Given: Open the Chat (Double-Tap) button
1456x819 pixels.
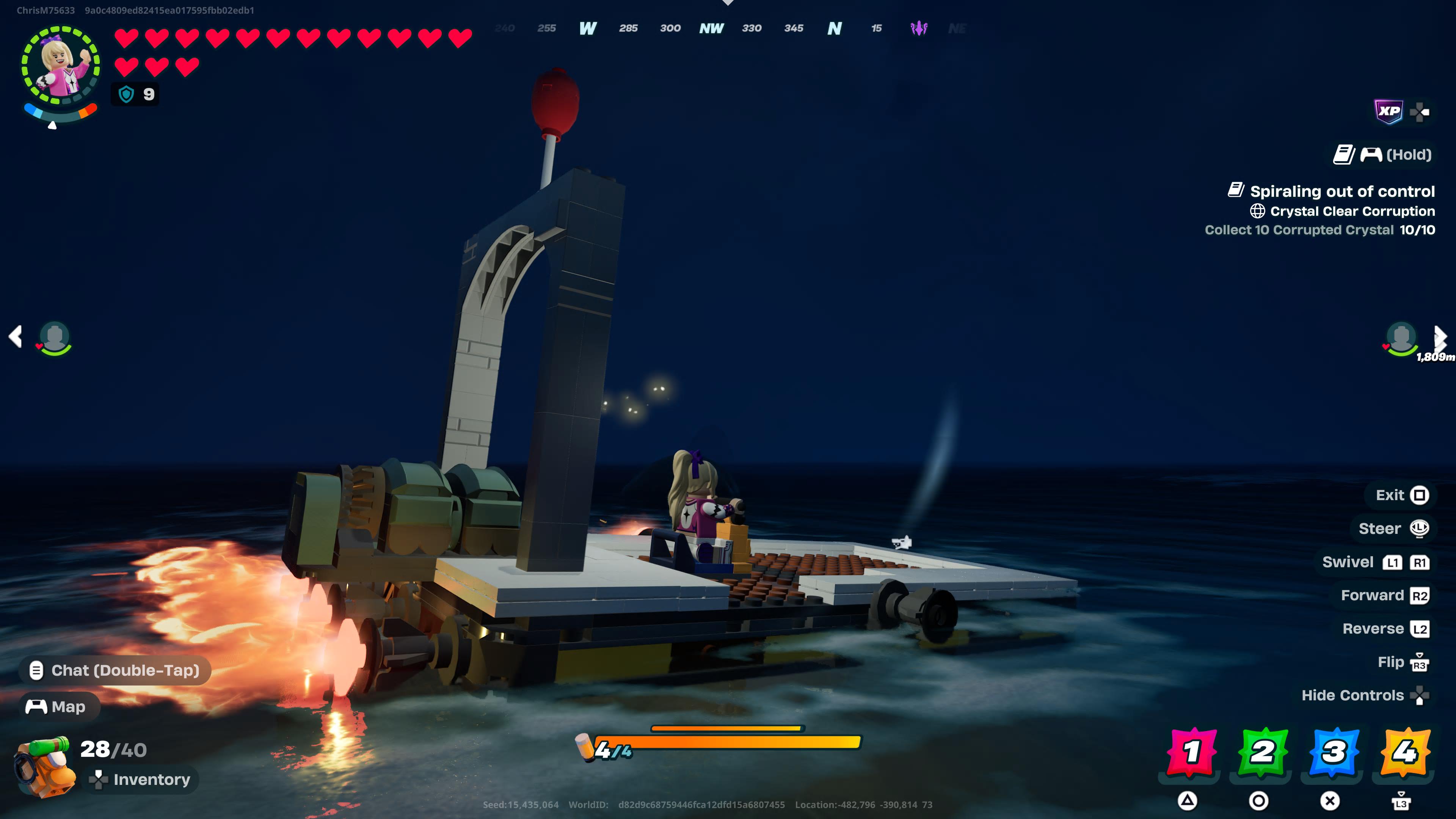Looking at the screenshot, I should click(115, 670).
